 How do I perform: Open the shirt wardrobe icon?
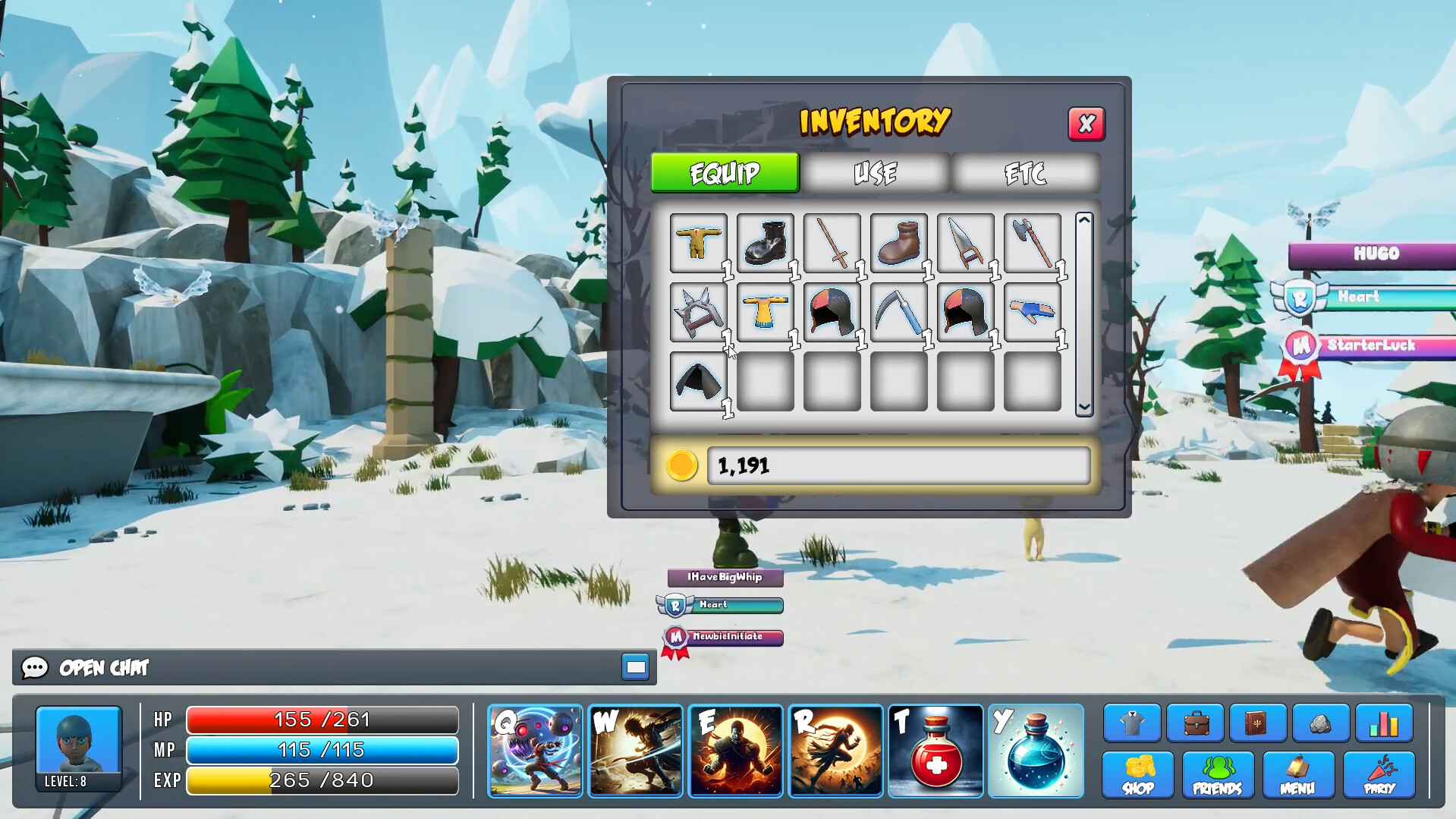click(1130, 723)
